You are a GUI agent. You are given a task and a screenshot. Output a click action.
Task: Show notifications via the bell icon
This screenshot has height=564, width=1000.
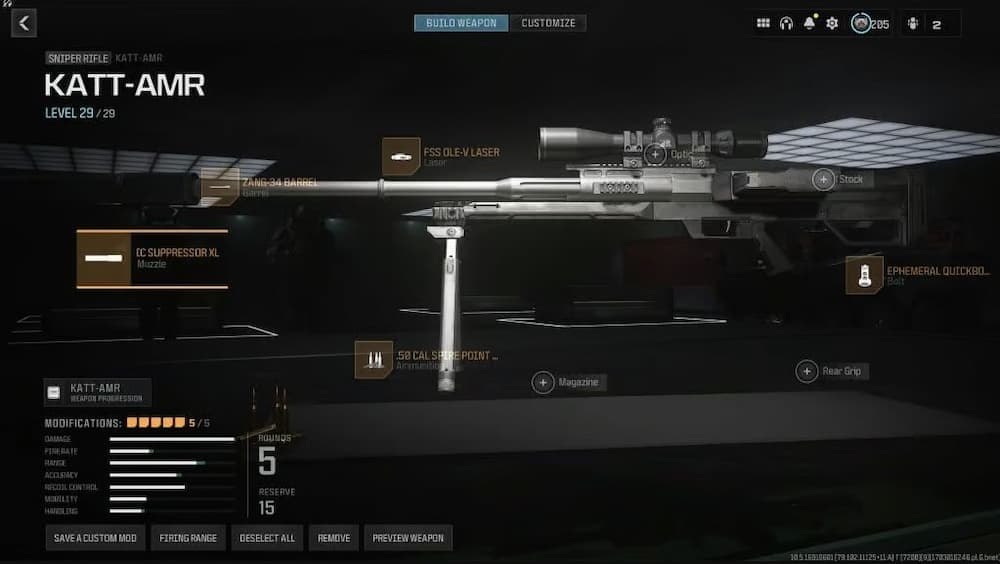pyautogui.click(x=809, y=23)
